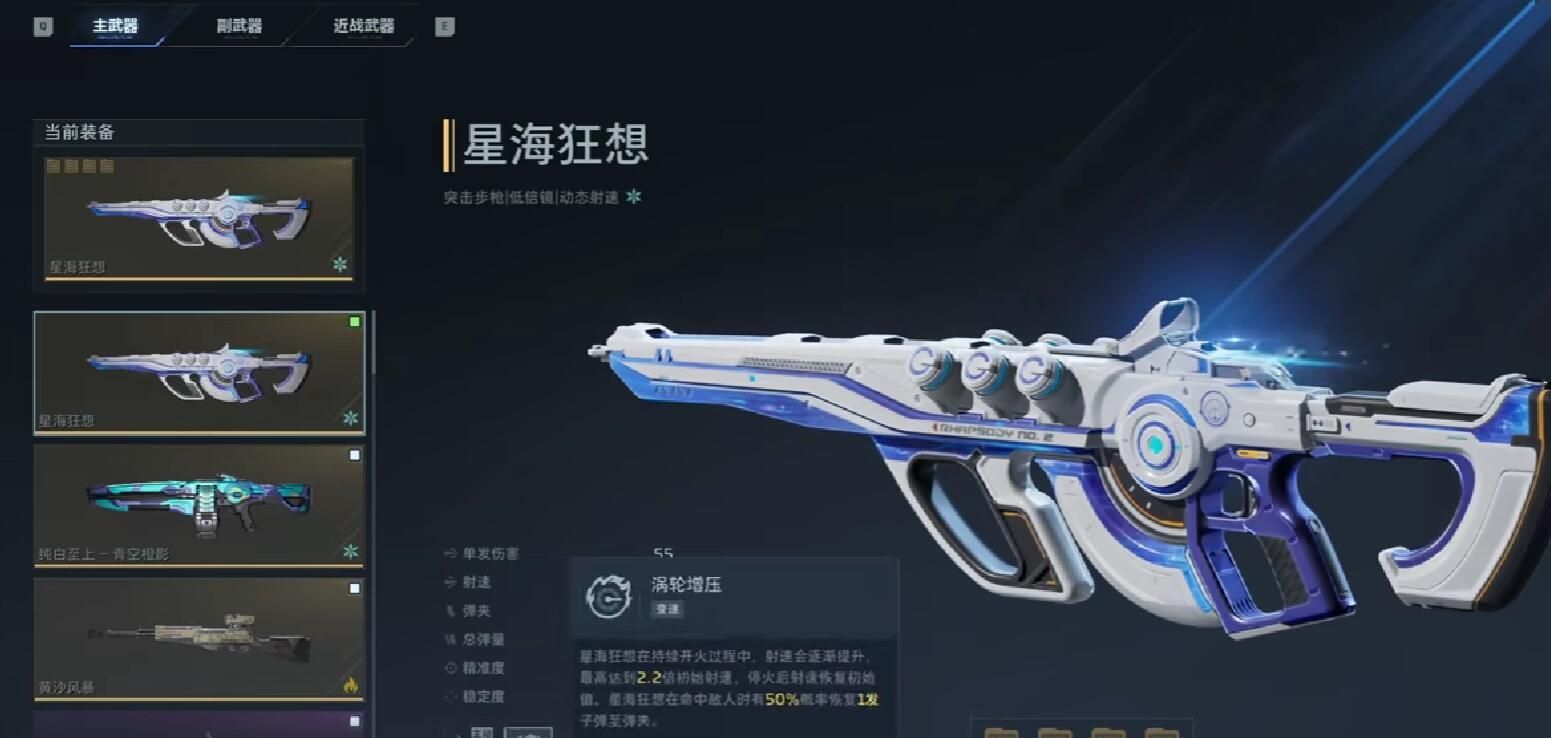Select the 星海狂想 weapon in the list
This screenshot has width=1551, height=738.
199,372
